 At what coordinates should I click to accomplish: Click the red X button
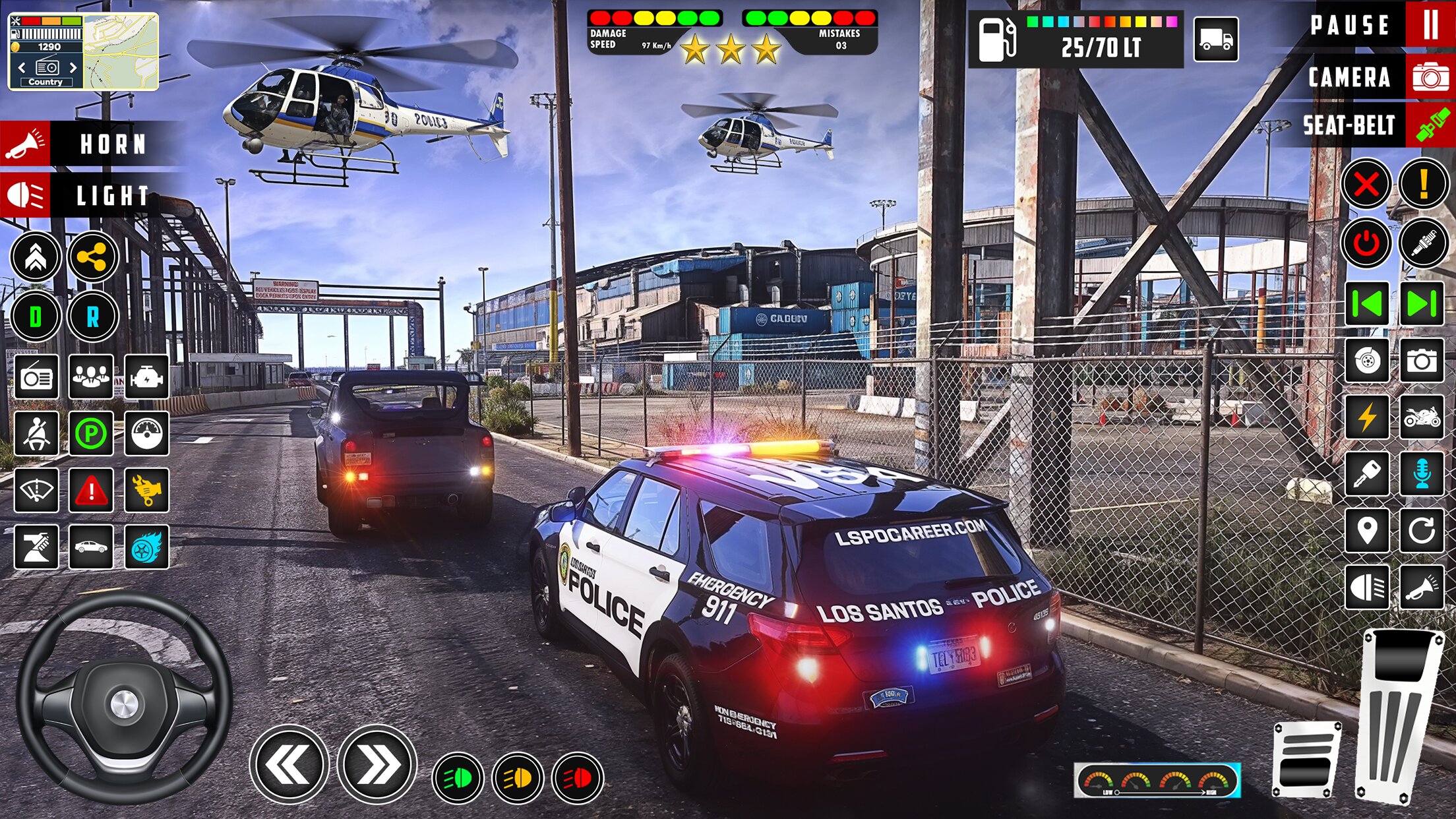1366,184
